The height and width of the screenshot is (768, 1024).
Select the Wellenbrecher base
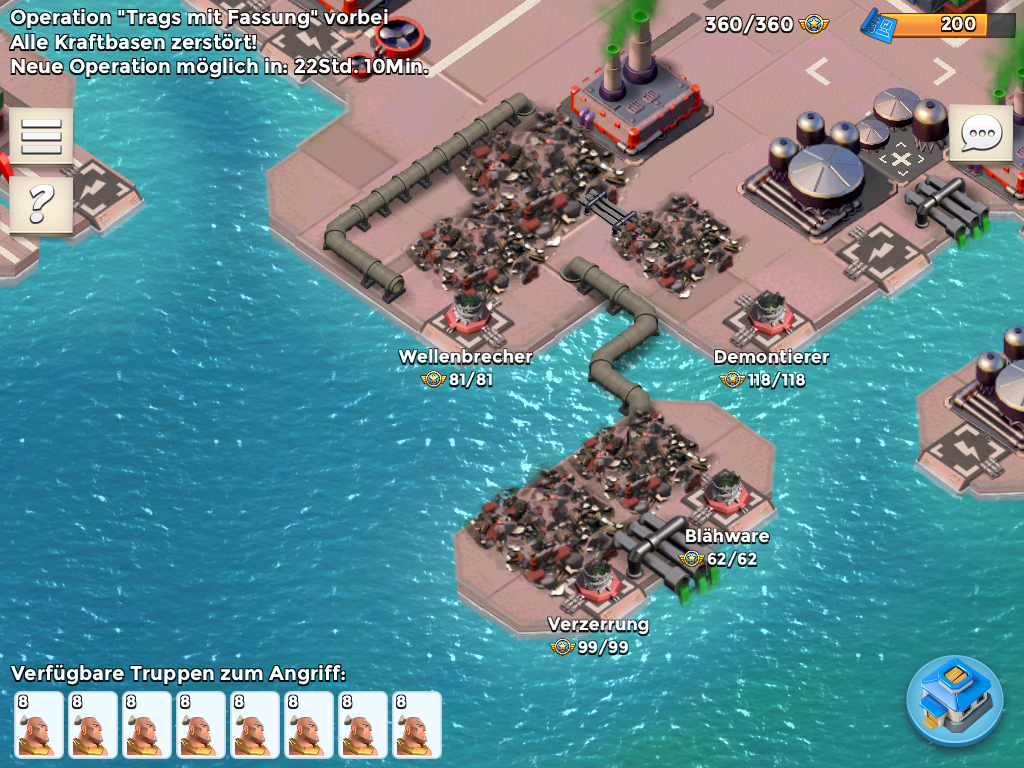[x=467, y=314]
